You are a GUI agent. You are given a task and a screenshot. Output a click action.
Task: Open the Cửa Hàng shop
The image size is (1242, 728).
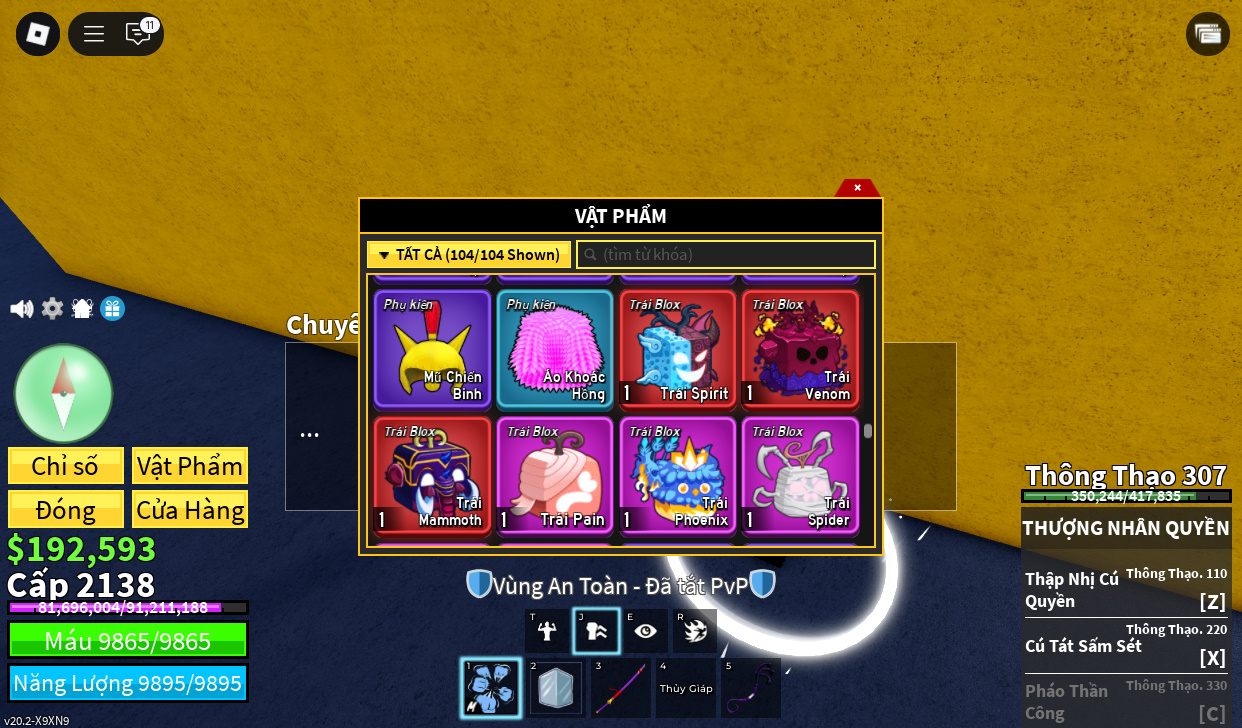pos(190,509)
